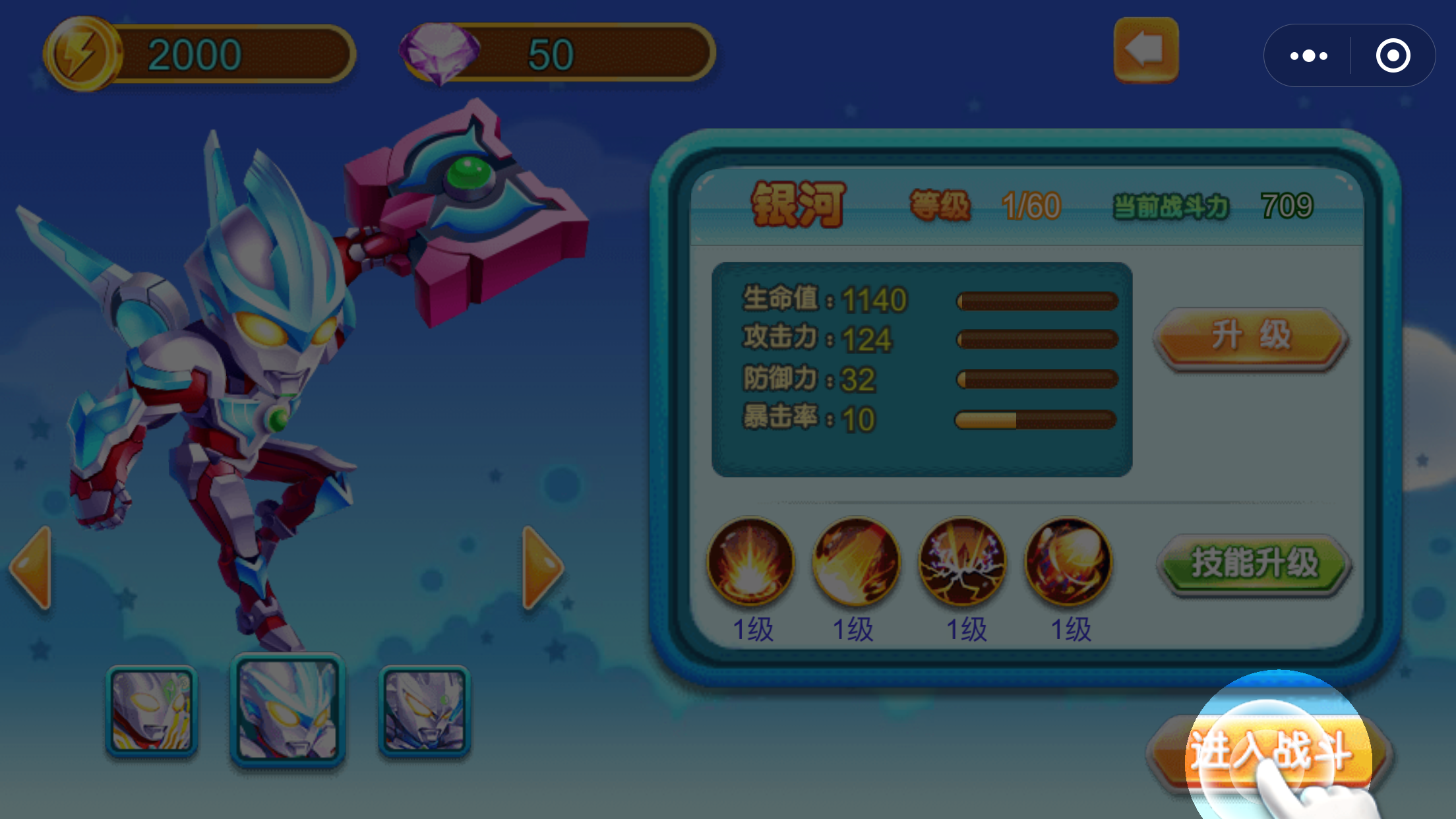
Task: Select the gold-and-red hero portrait thumbnail
Action: (151, 711)
